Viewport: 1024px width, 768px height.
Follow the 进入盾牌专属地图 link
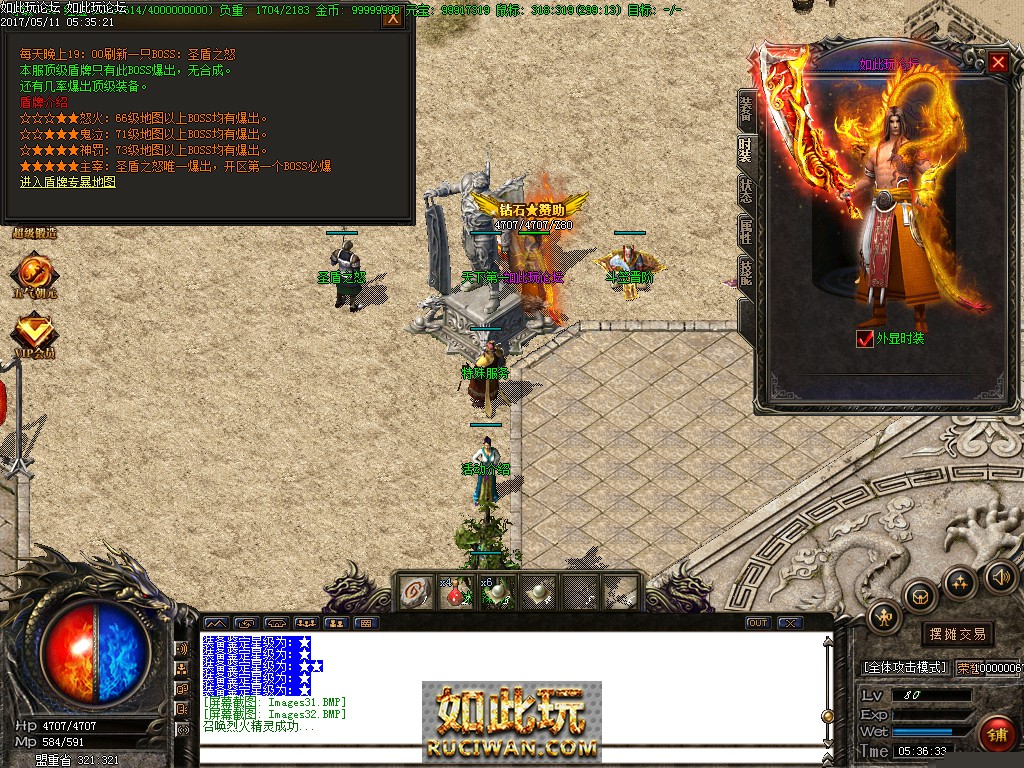click(x=67, y=182)
